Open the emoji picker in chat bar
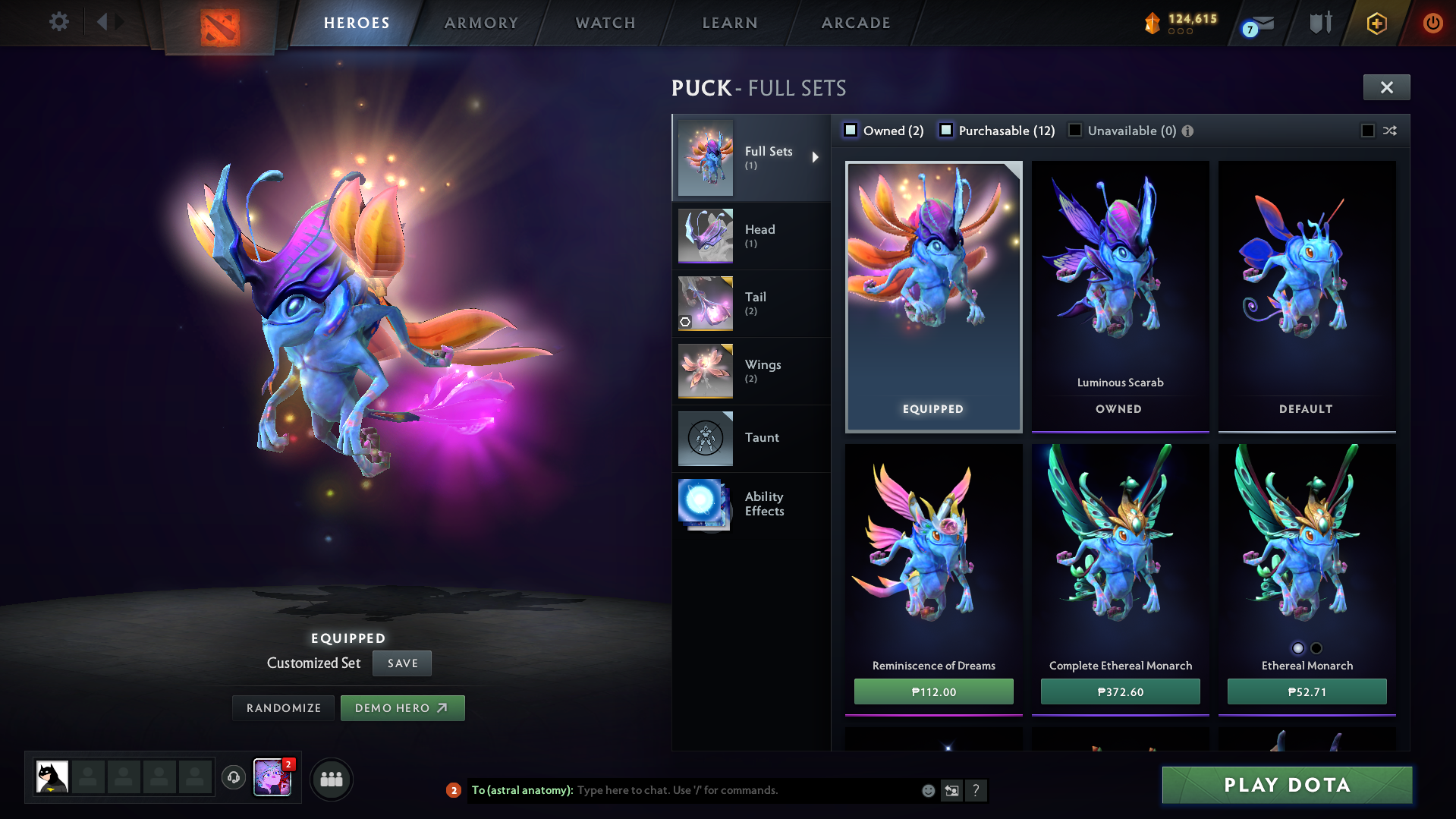The width and height of the screenshot is (1456, 819). (x=927, y=790)
